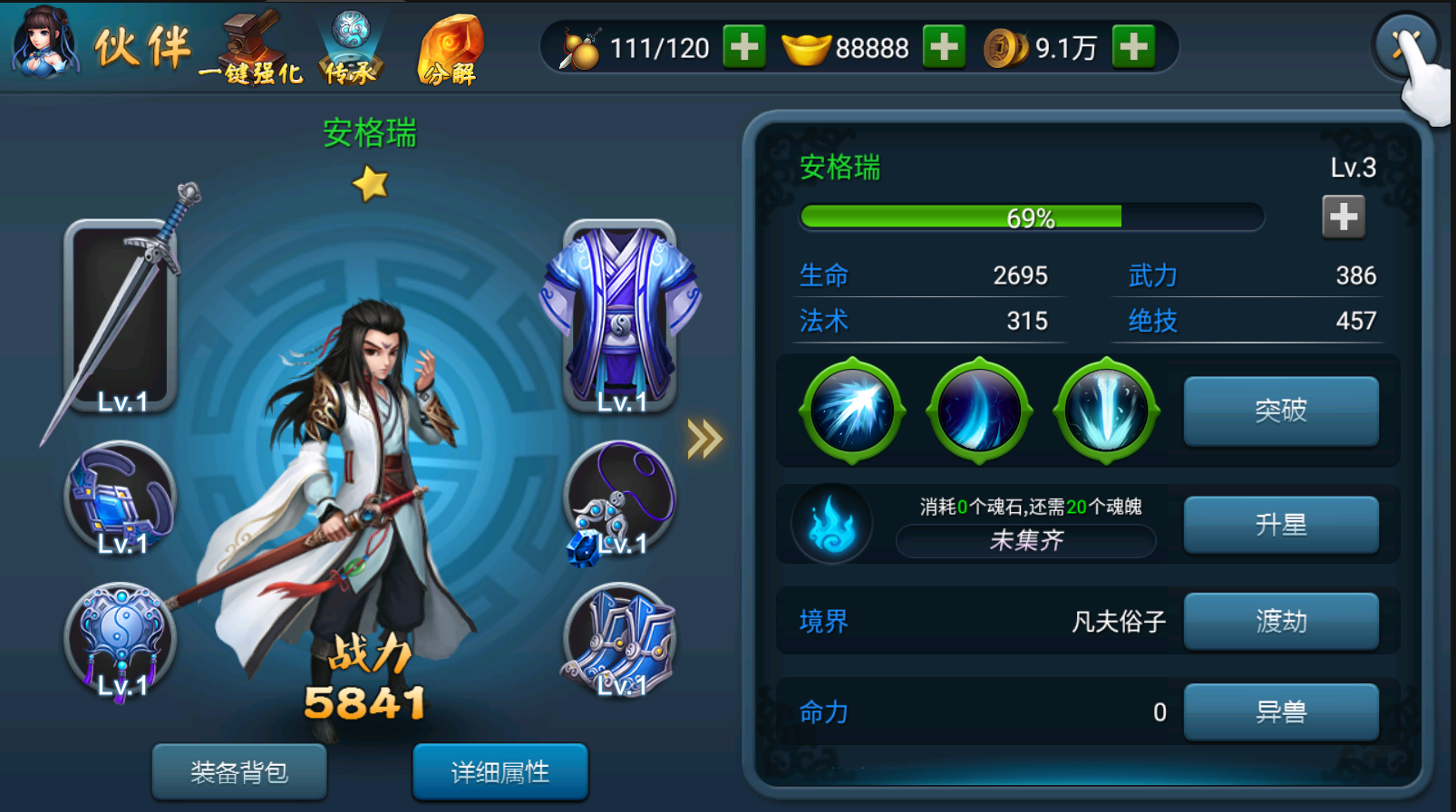Select the blue ring equipment slot

coord(121,498)
